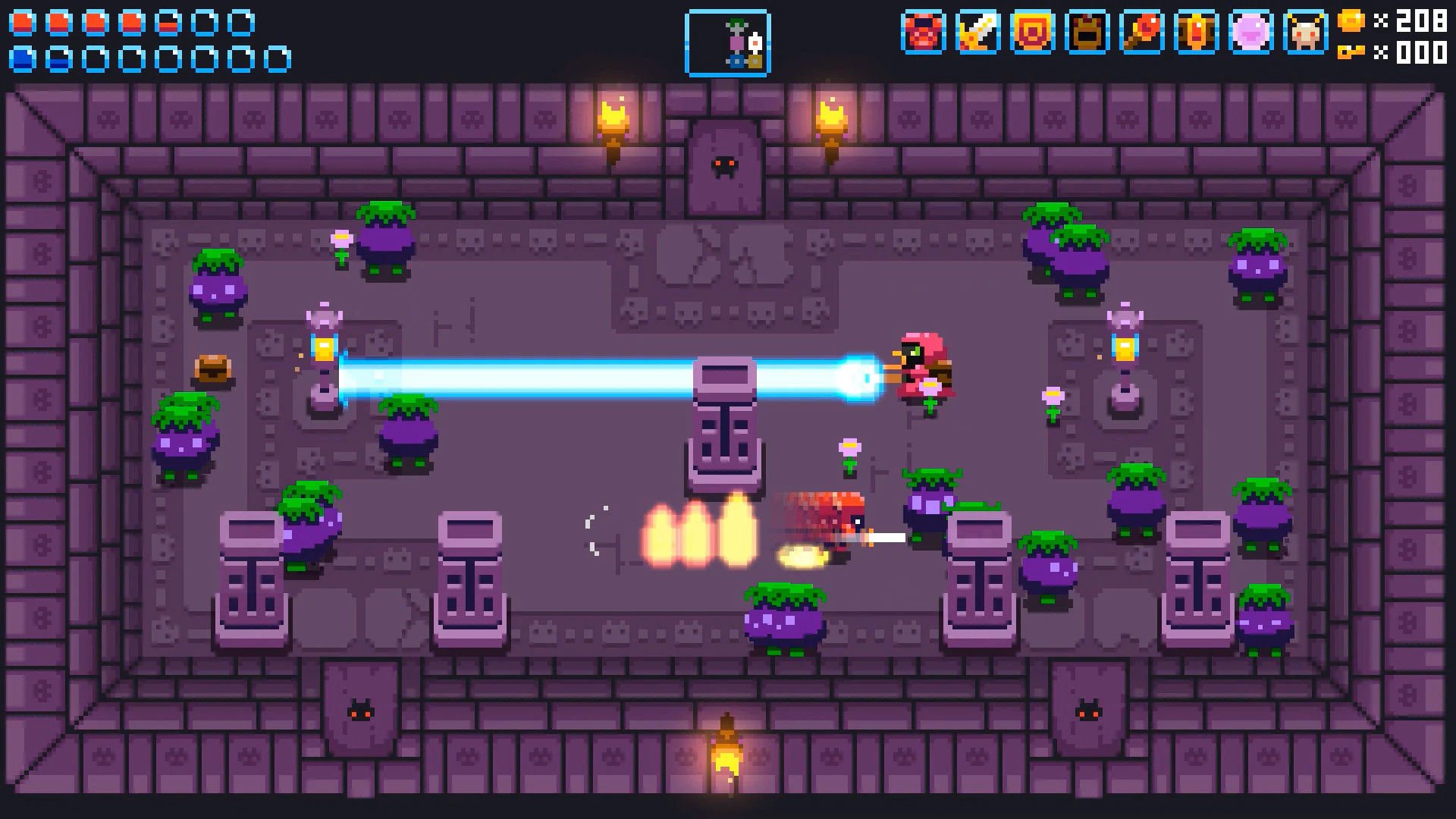Click the first blue mana orb
The image size is (1456, 819).
tap(22, 59)
